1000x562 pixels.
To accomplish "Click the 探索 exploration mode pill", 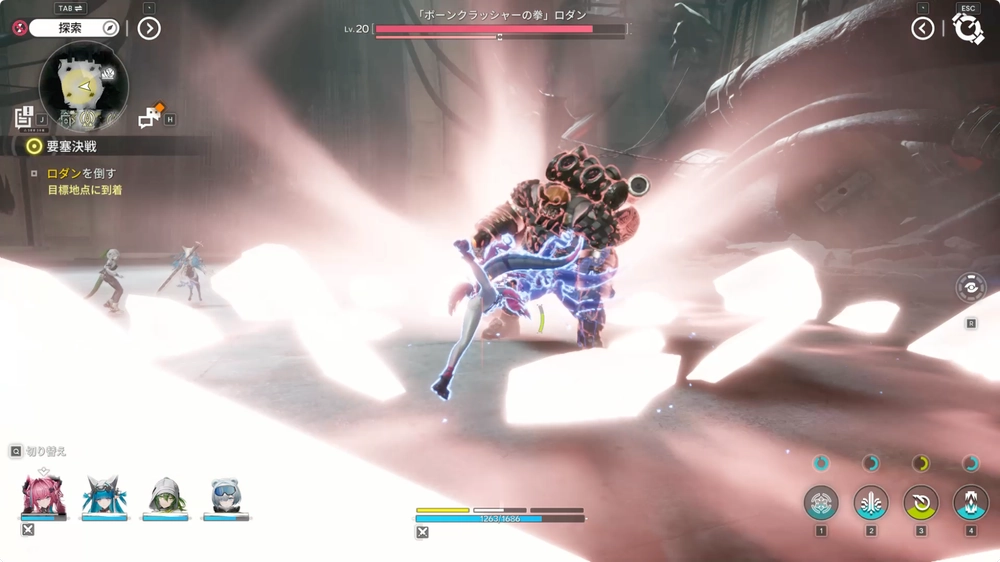I will (x=74, y=28).
